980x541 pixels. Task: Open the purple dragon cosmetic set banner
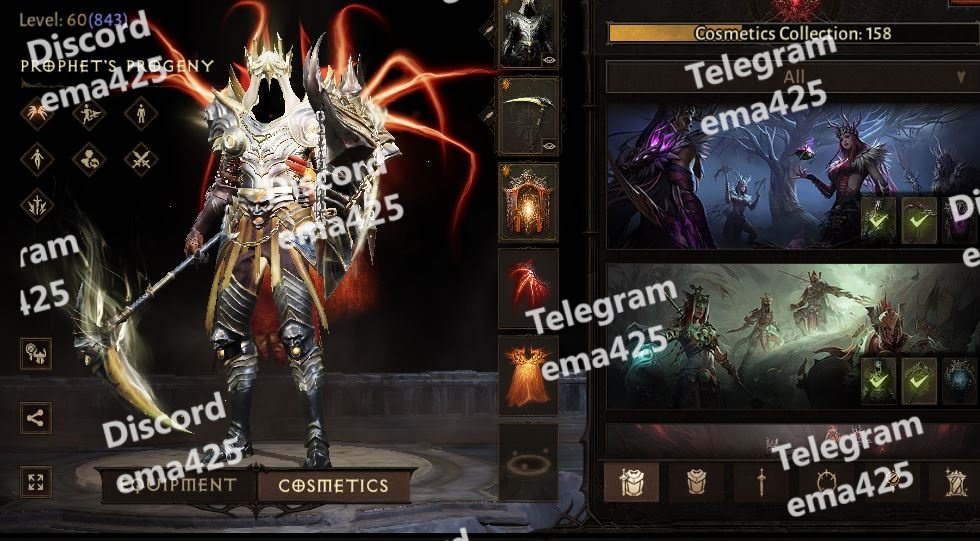pyautogui.click(x=730, y=175)
